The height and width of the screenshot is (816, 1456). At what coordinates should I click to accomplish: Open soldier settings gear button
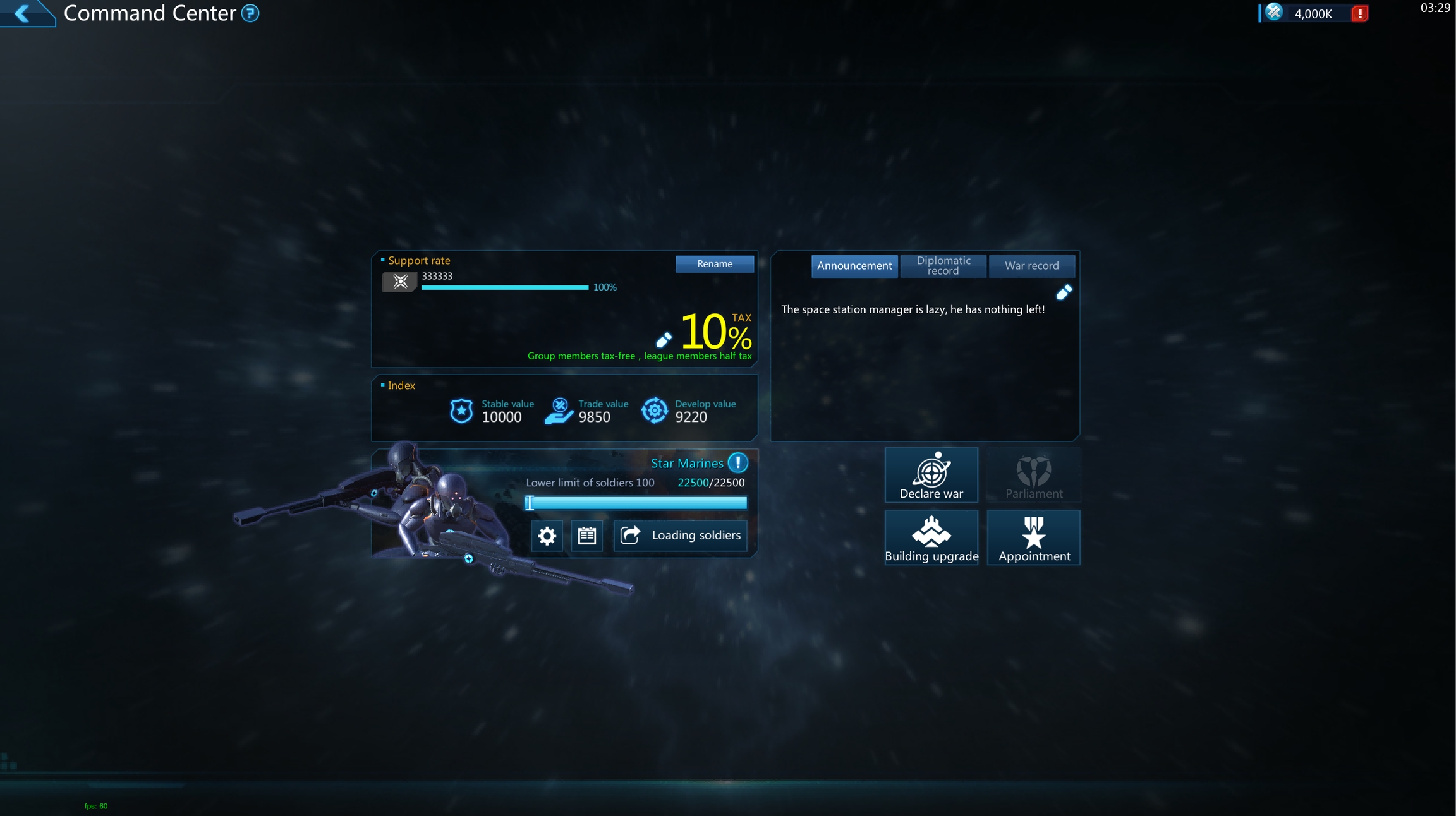[547, 536]
